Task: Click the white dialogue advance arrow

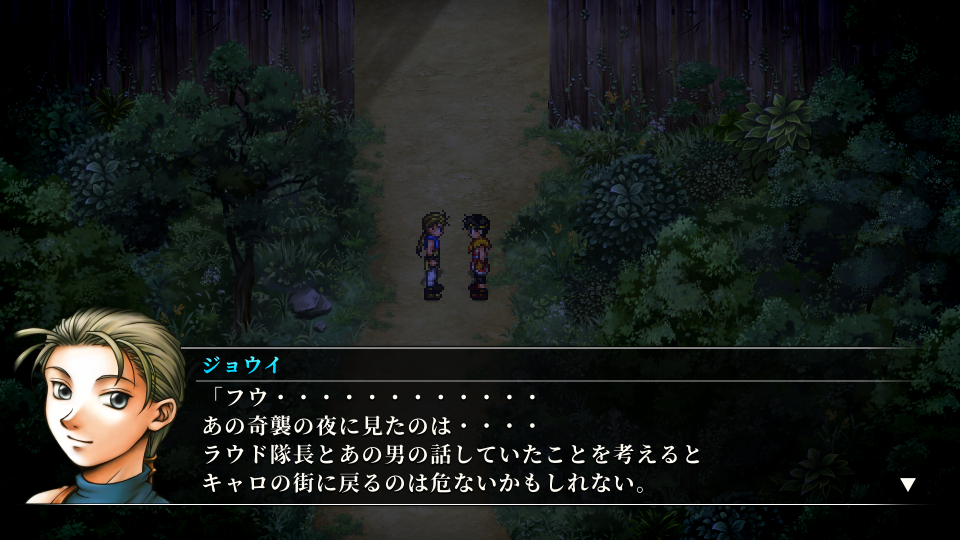Action: point(907,485)
